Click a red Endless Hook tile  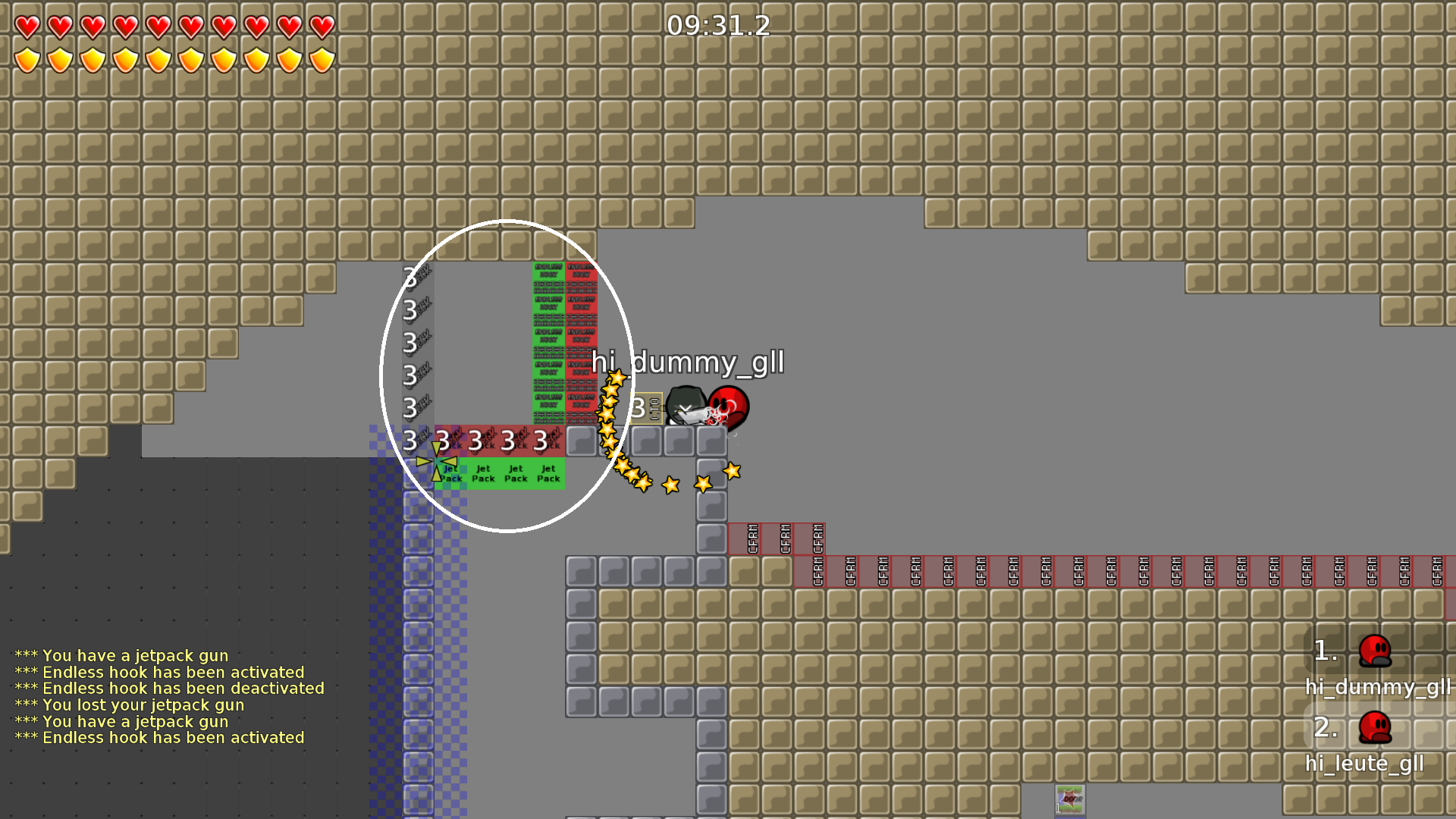pos(580,341)
